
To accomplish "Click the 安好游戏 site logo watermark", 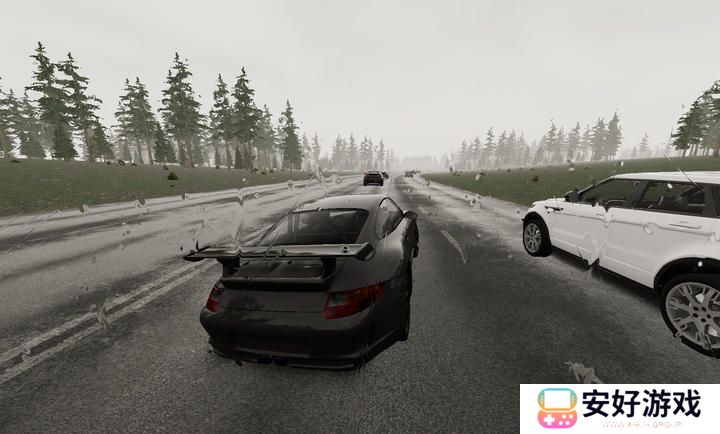I will tap(619, 408).
